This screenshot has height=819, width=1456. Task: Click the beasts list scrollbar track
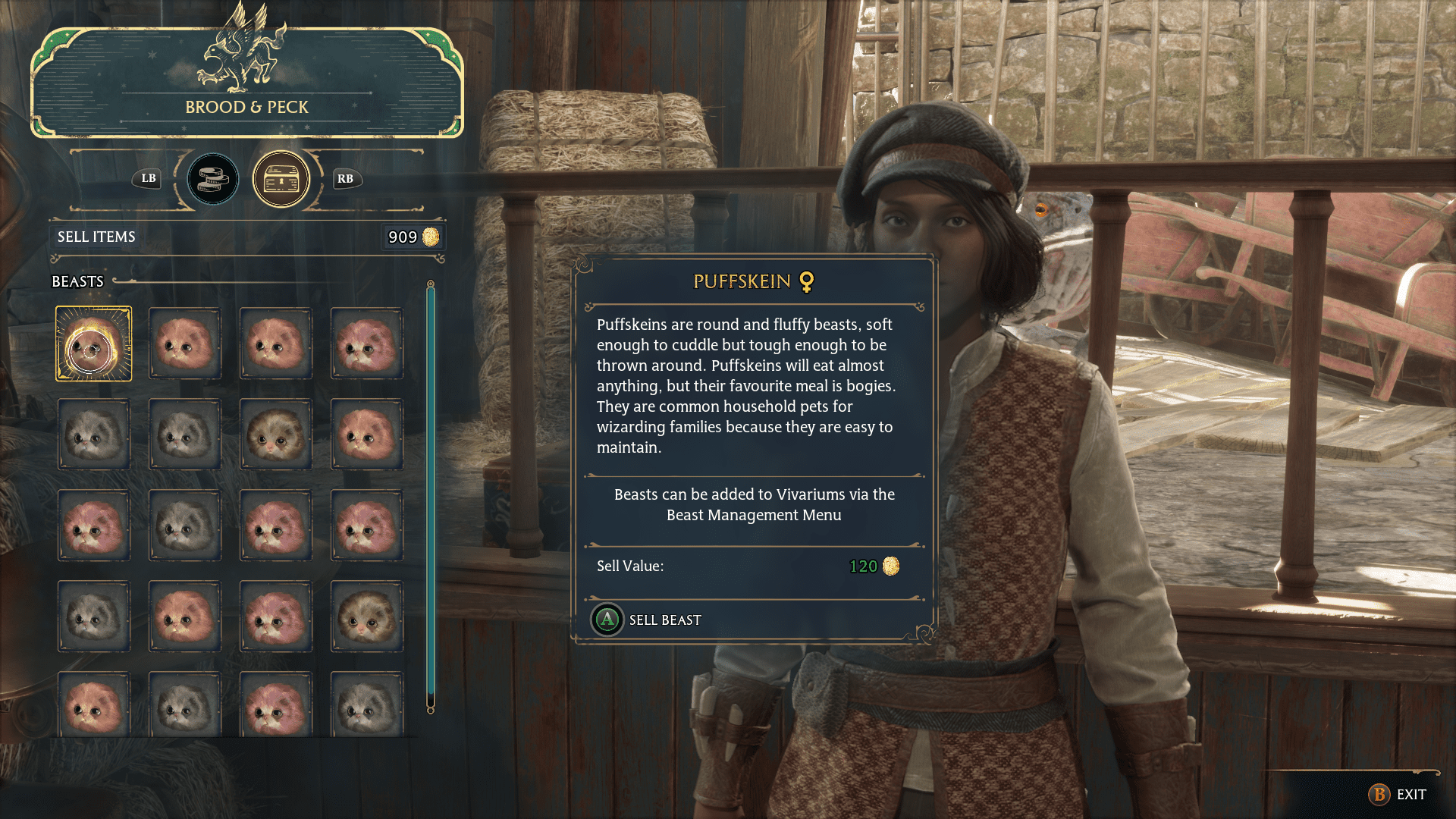point(431,500)
